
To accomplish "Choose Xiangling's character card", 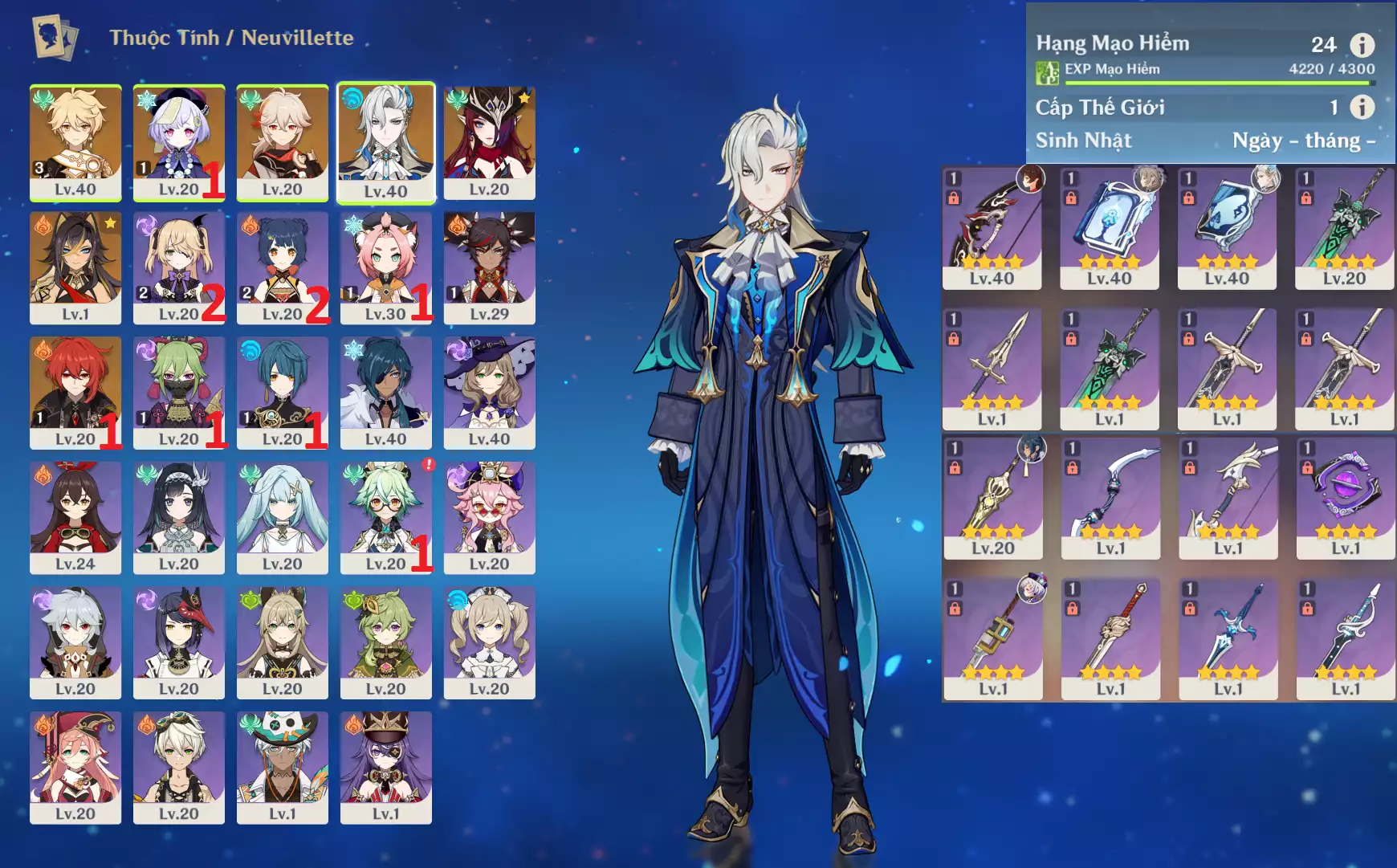I will point(282,267).
